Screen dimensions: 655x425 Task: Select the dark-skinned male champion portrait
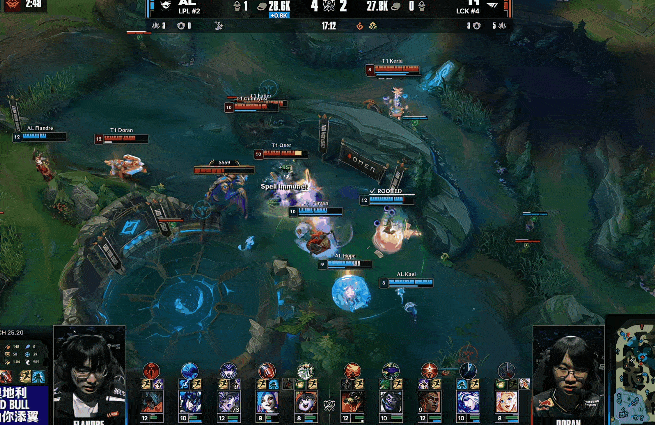click(429, 402)
